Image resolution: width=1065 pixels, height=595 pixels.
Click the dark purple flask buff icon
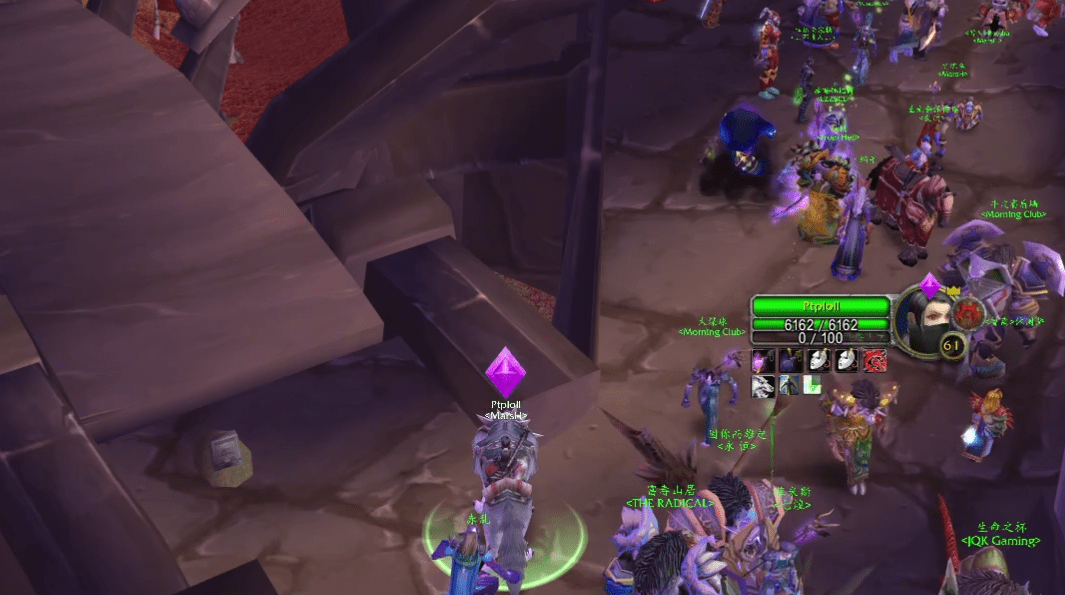coord(791,360)
